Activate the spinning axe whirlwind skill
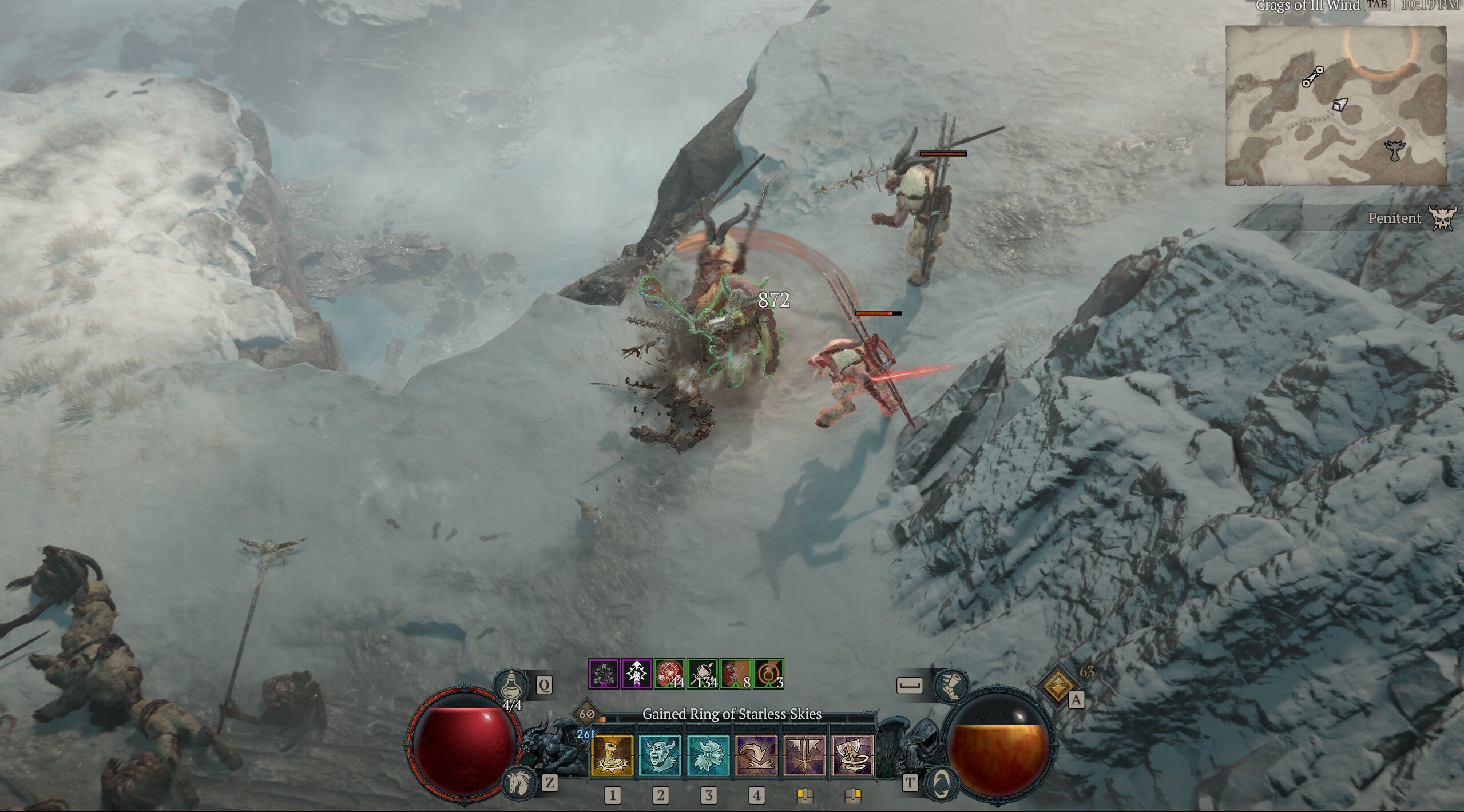The image size is (1464, 812). pos(852,755)
